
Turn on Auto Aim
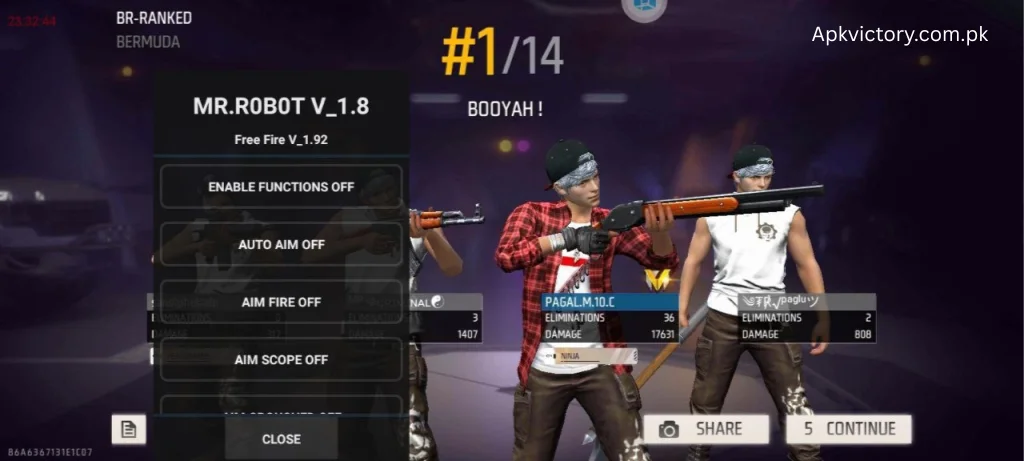pyautogui.click(x=281, y=244)
